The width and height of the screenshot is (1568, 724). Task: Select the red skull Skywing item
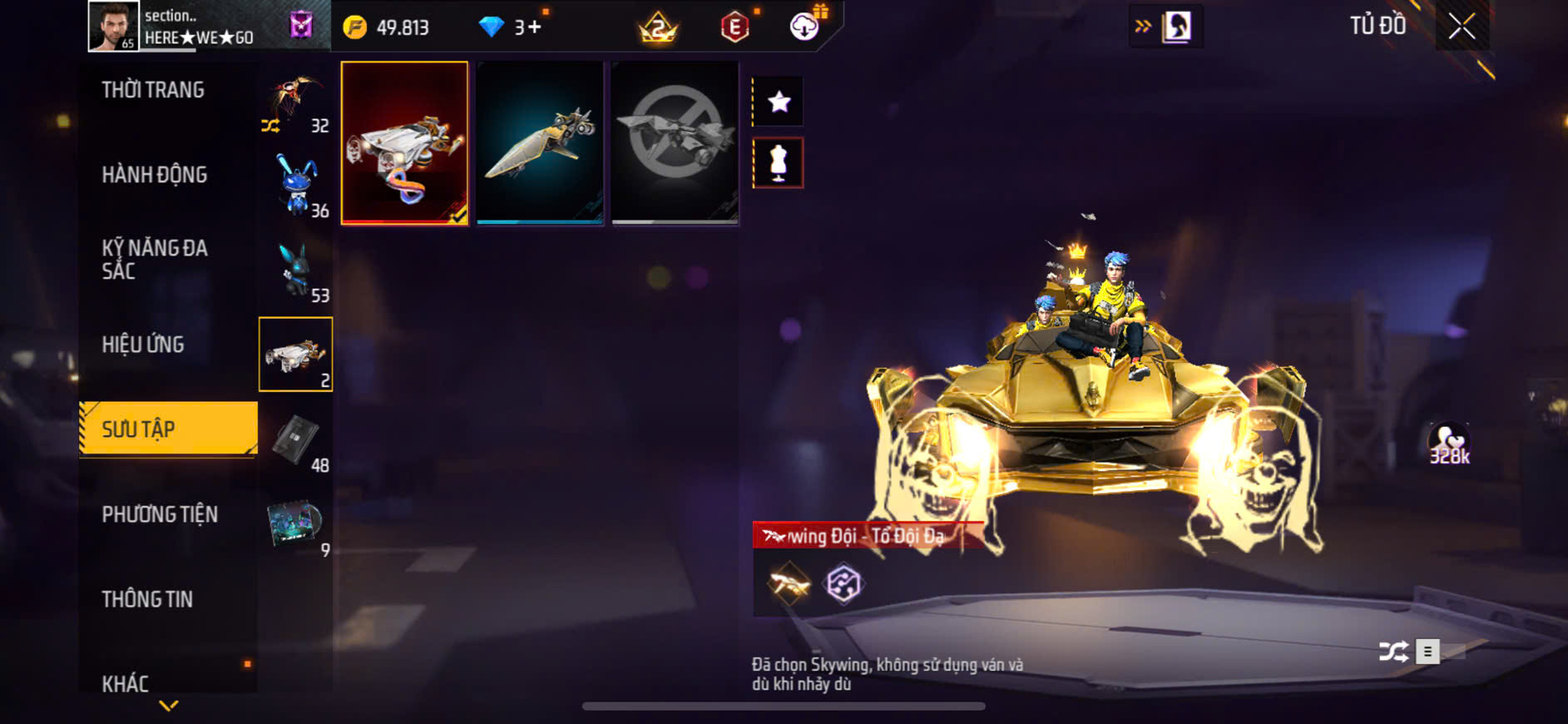pos(404,142)
